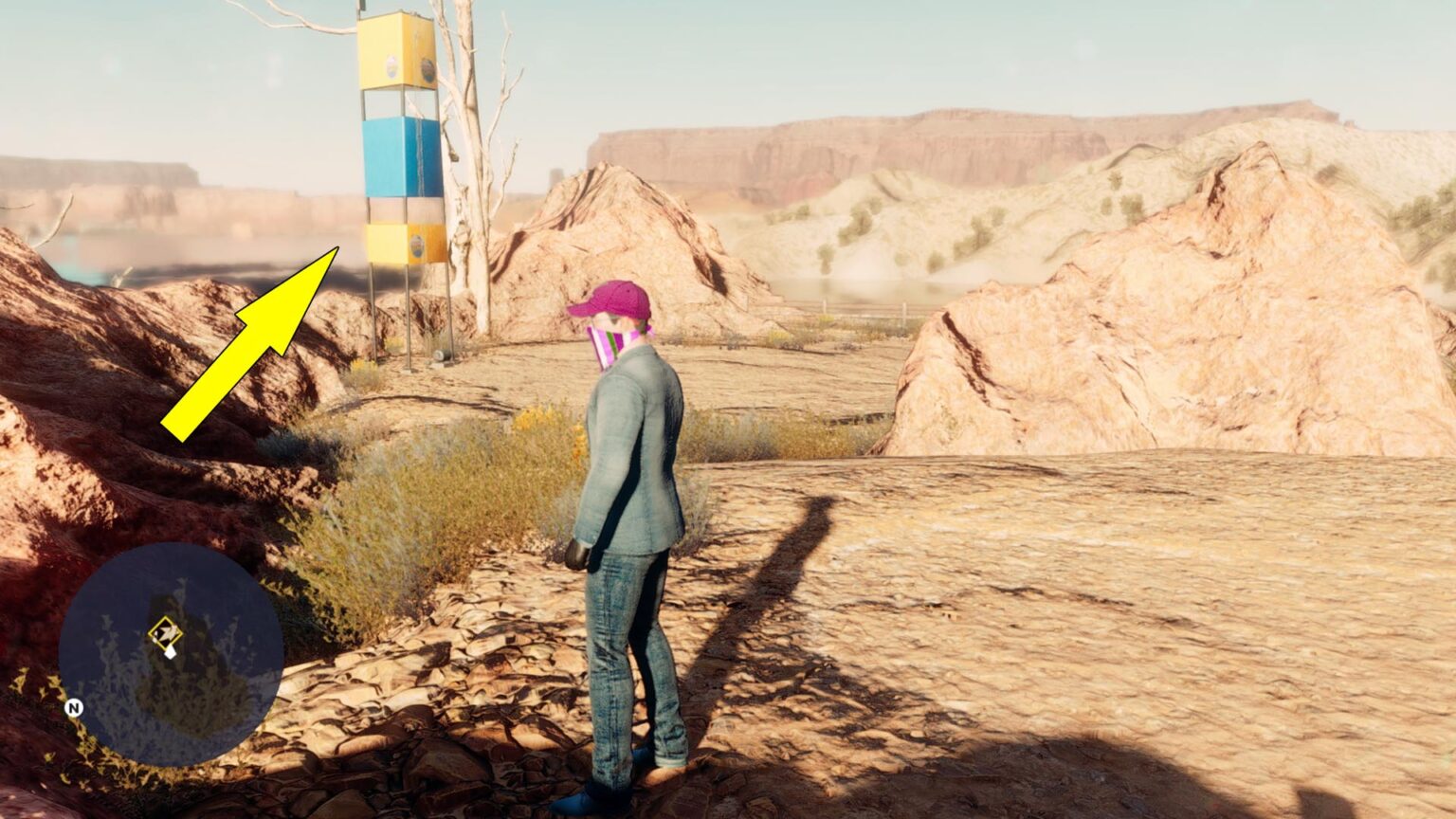Click the character's magenta baseball cap
This screenshot has width=1456, height=819.
(x=614, y=299)
